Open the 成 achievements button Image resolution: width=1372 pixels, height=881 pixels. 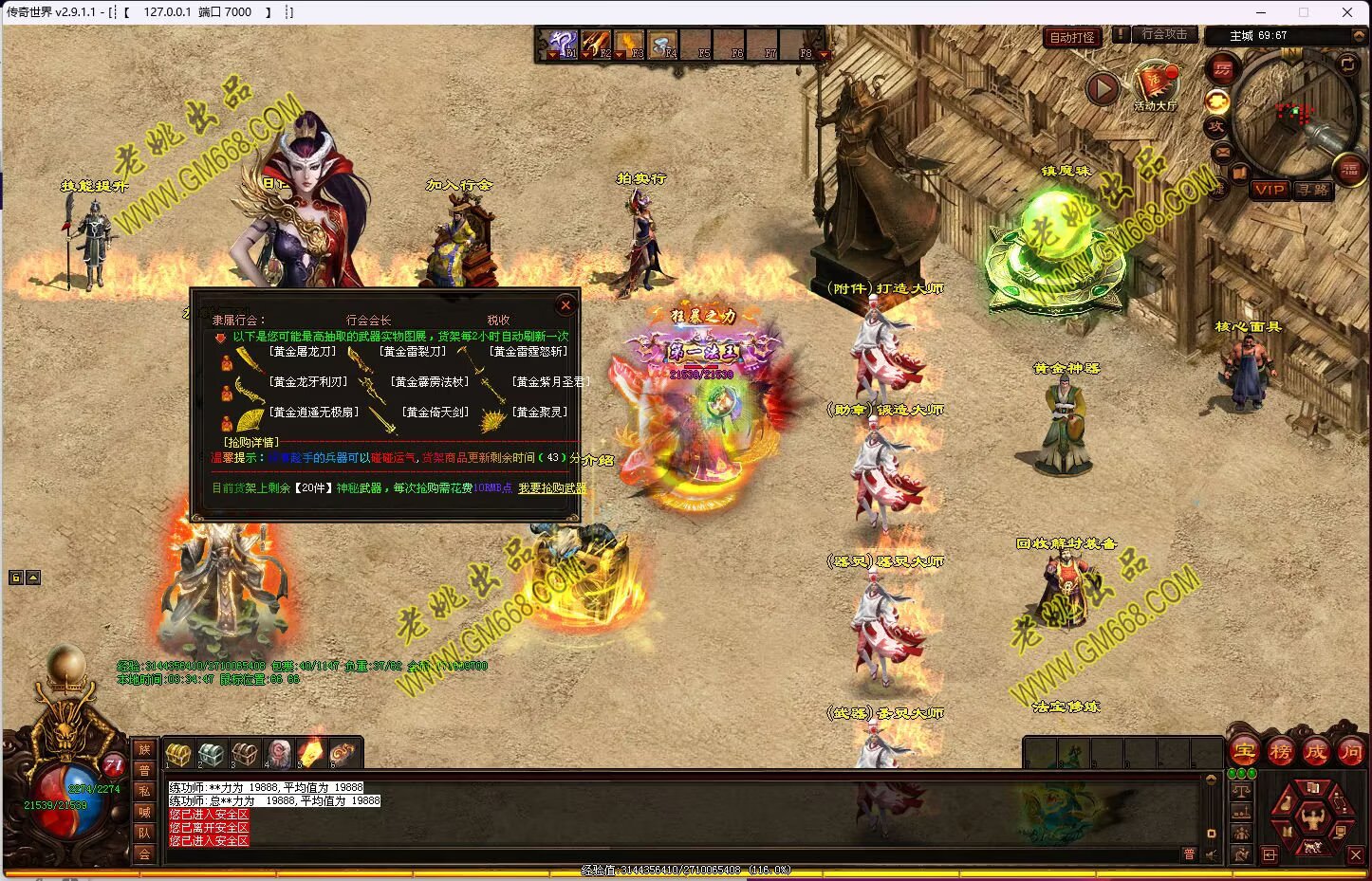coord(1316,752)
